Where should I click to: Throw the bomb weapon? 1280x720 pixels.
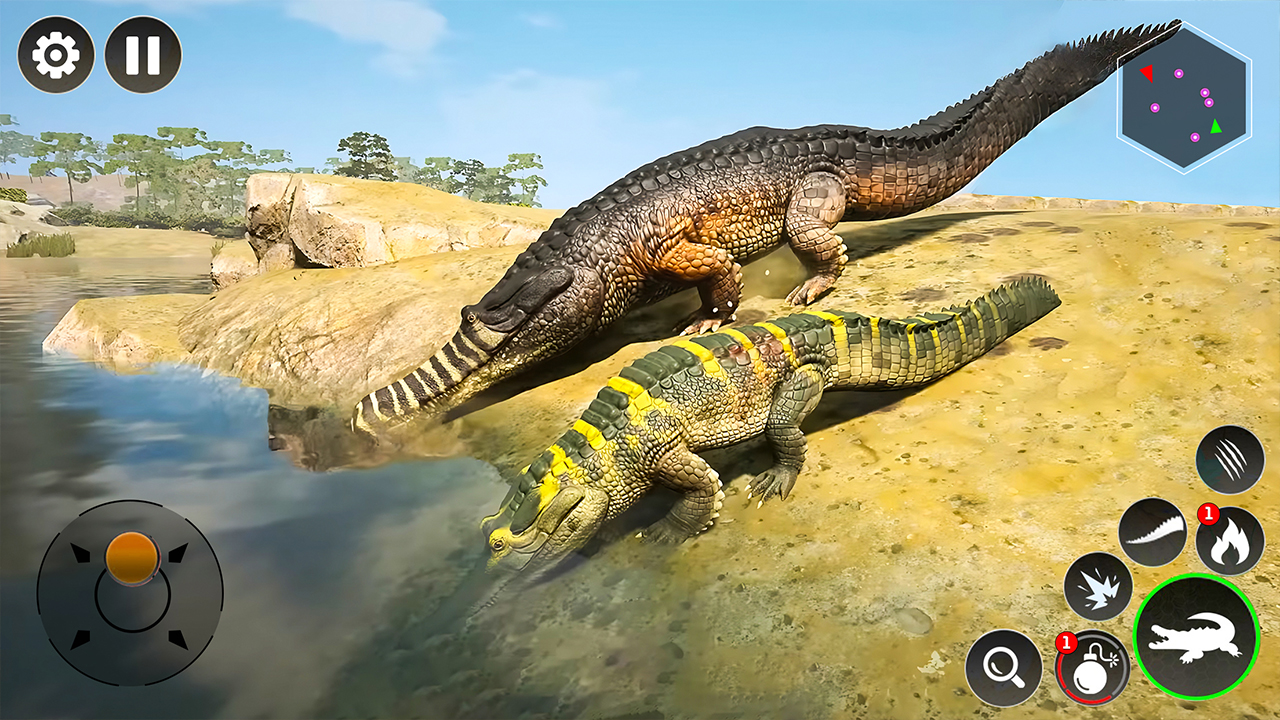[x=1093, y=665]
